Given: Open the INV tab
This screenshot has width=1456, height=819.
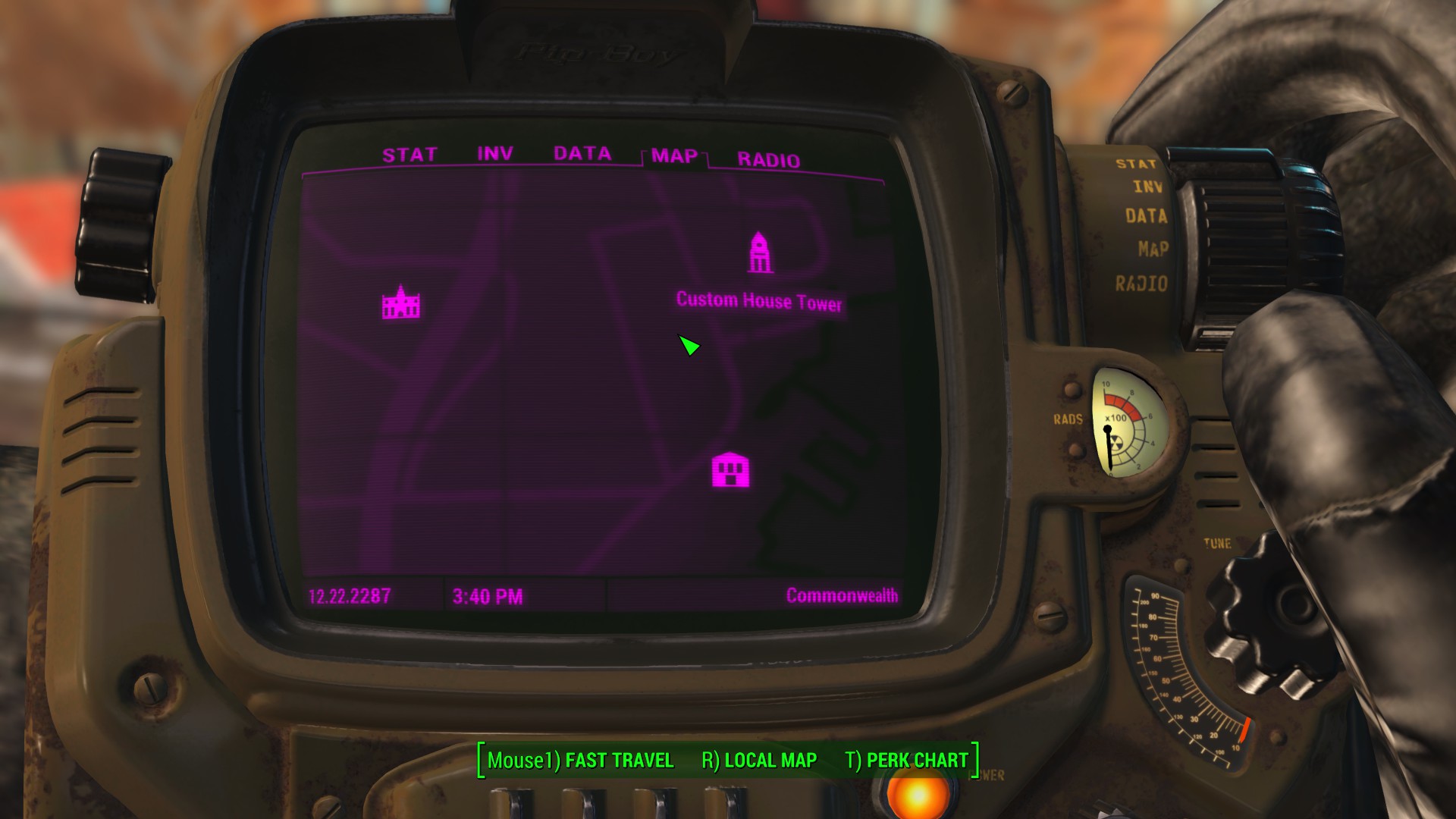Looking at the screenshot, I should (x=494, y=153).
